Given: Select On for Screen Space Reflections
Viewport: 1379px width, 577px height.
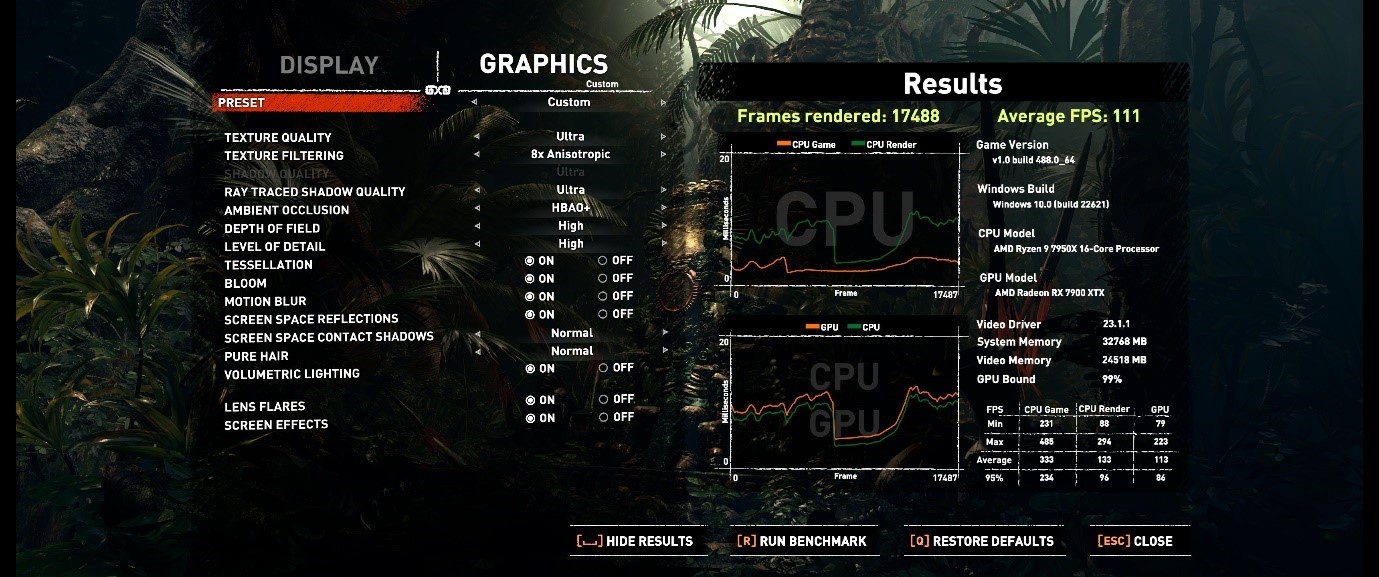Looking at the screenshot, I should pos(530,314).
